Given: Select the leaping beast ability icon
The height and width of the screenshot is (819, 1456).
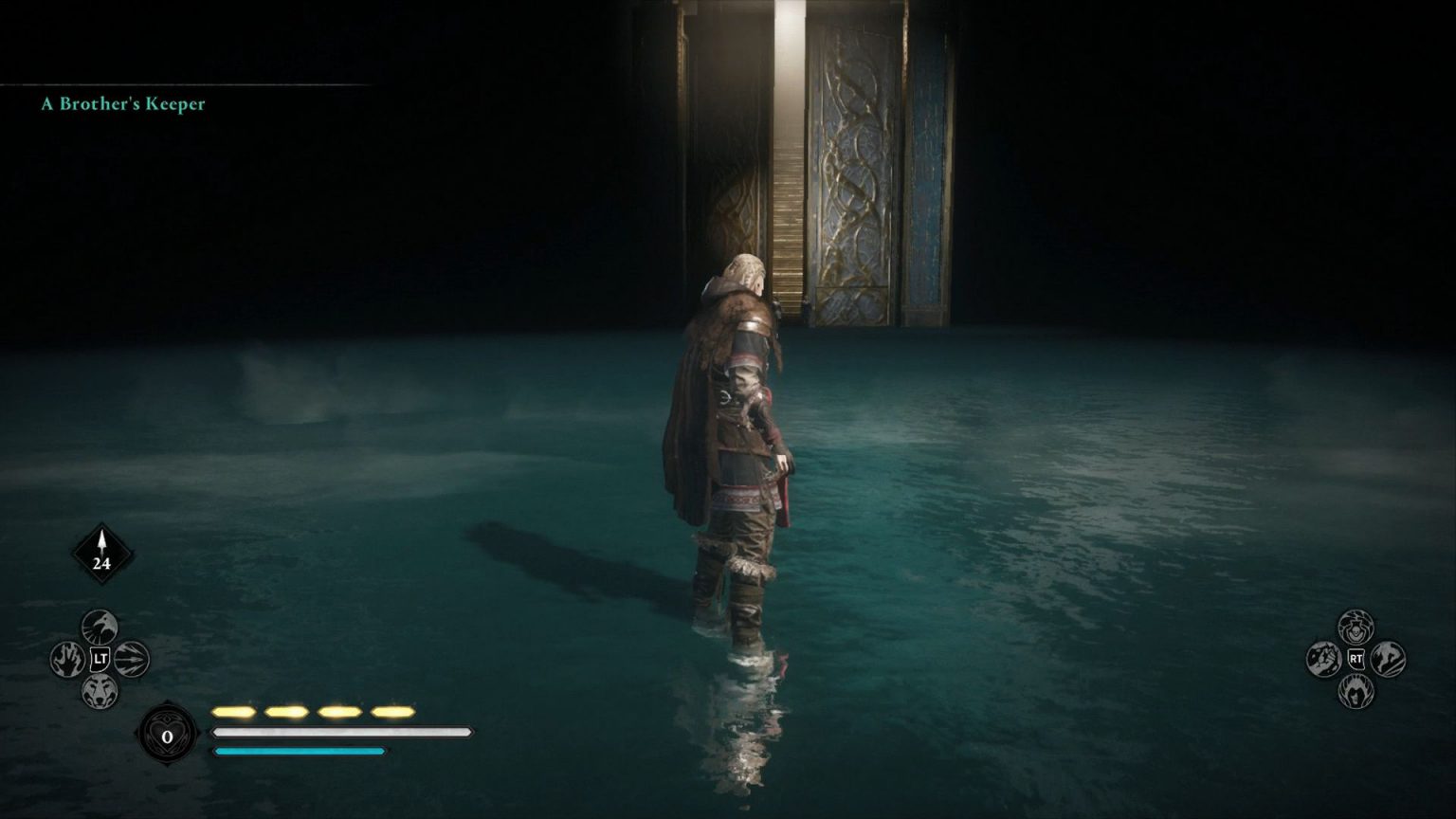Looking at the screenshot, I should [x=1387, y=659].
